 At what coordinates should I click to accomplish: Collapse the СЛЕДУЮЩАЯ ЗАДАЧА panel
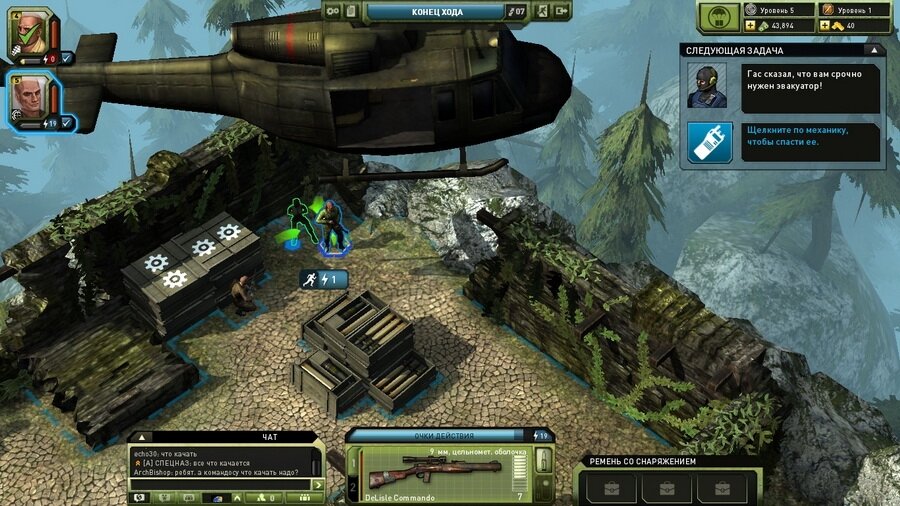point(876,49)
